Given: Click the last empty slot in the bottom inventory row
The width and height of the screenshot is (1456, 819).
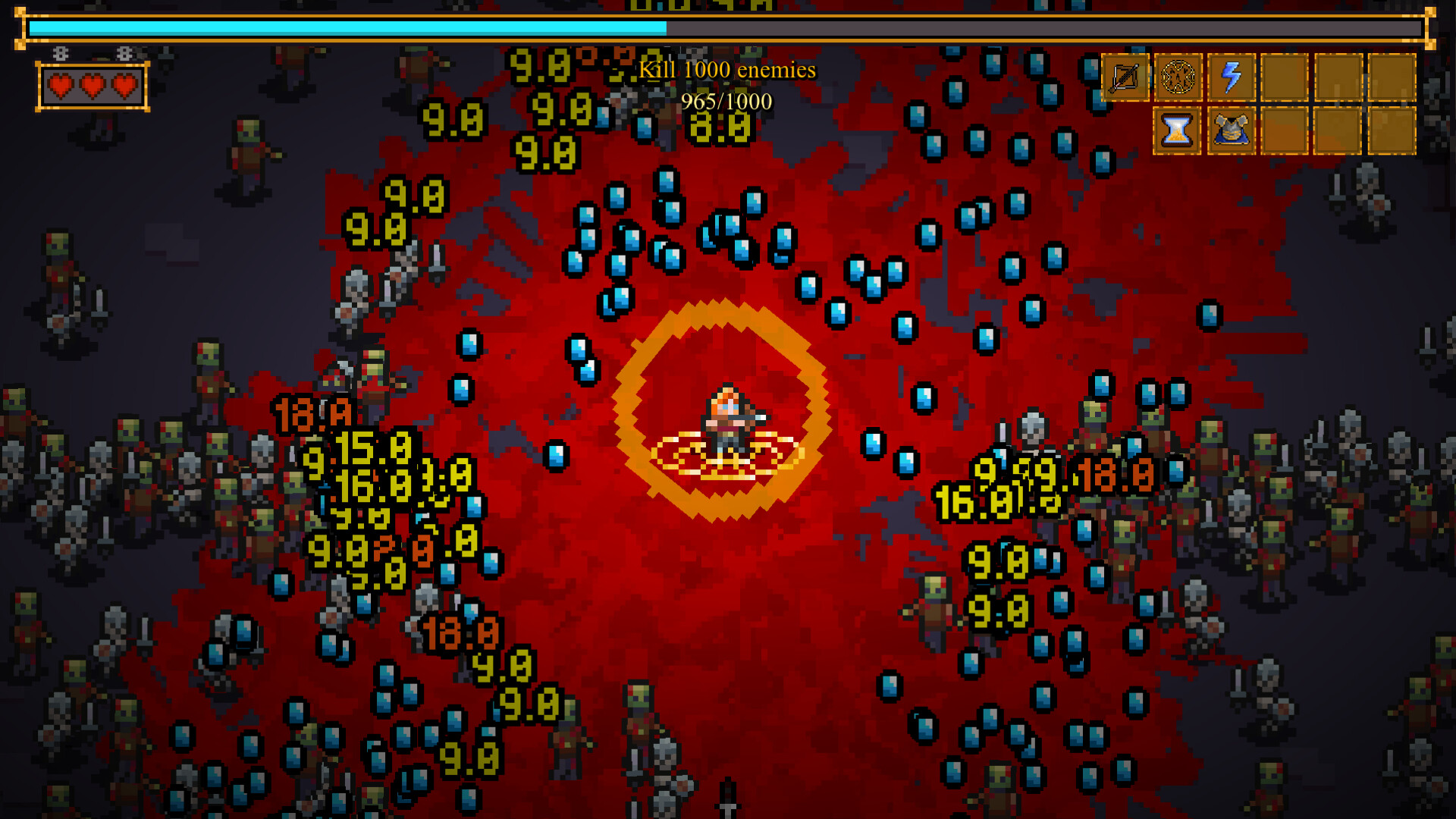Looking at the screenshot, I should 1392,131.
